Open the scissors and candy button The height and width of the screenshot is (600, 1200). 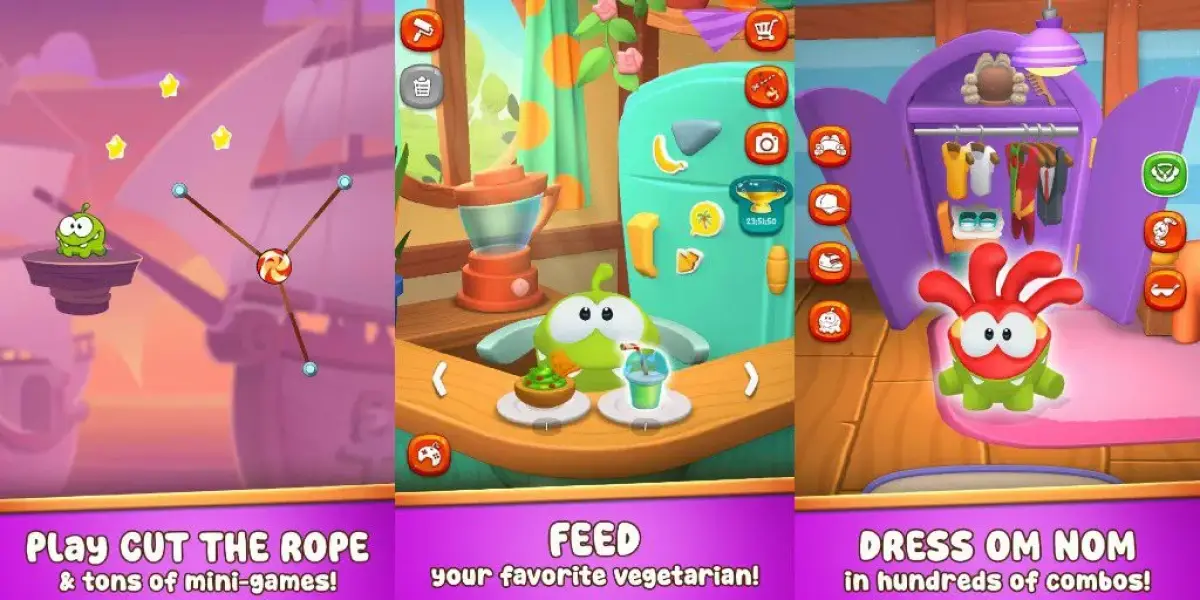coord(766,86)
